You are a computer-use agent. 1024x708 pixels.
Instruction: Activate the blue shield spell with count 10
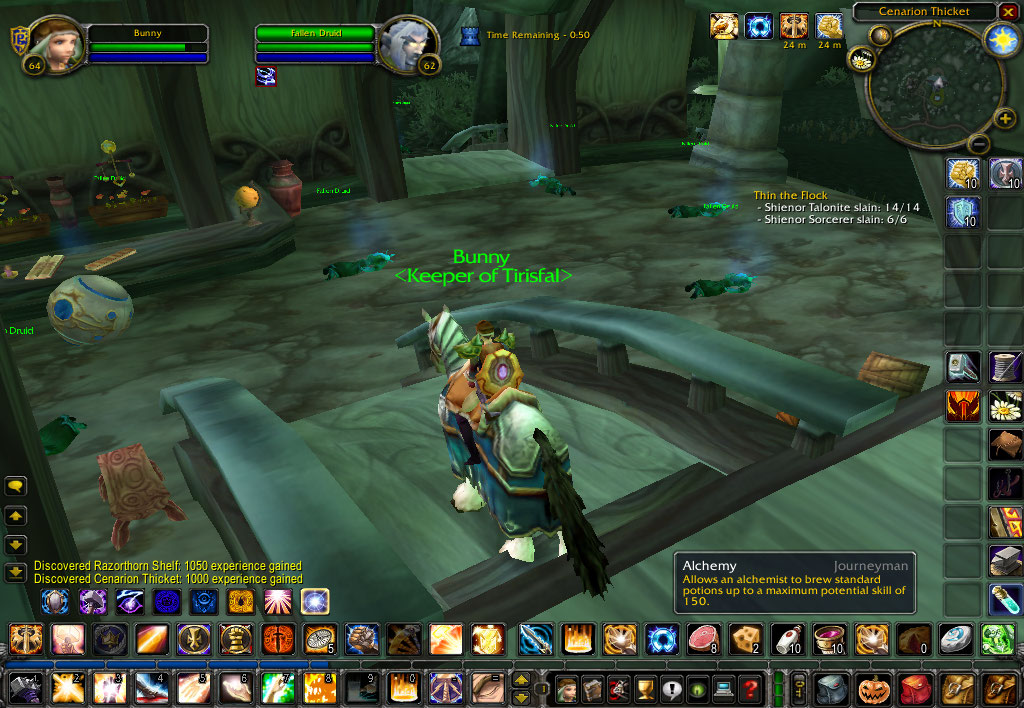pos(963,212)
